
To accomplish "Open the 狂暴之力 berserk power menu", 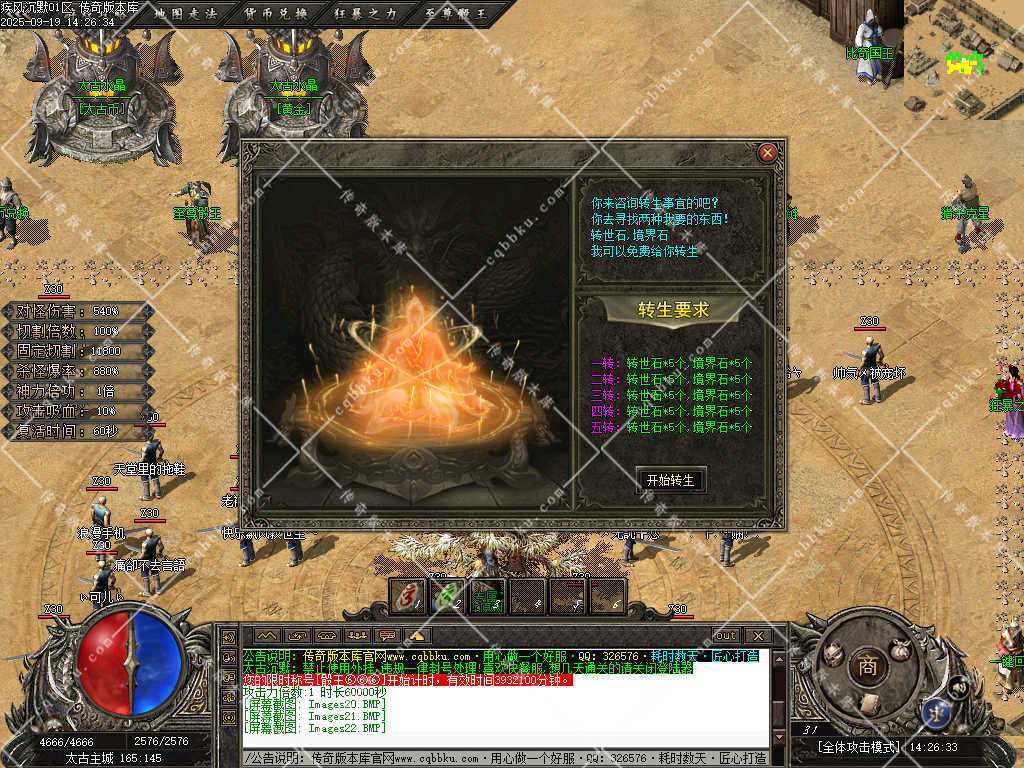I will coord(365,14).
